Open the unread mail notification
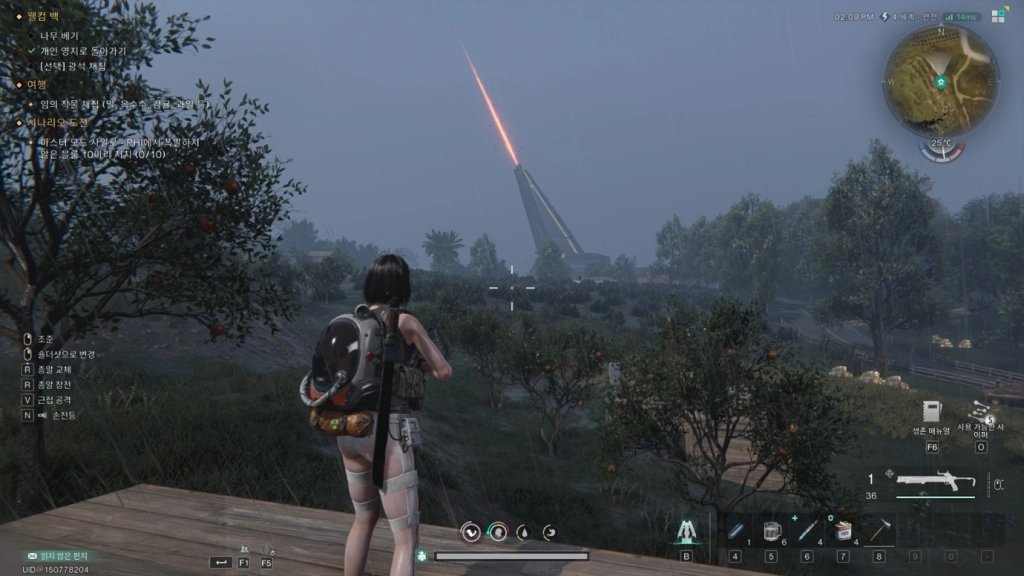The image size is (1024, 576). click(58, 555)
